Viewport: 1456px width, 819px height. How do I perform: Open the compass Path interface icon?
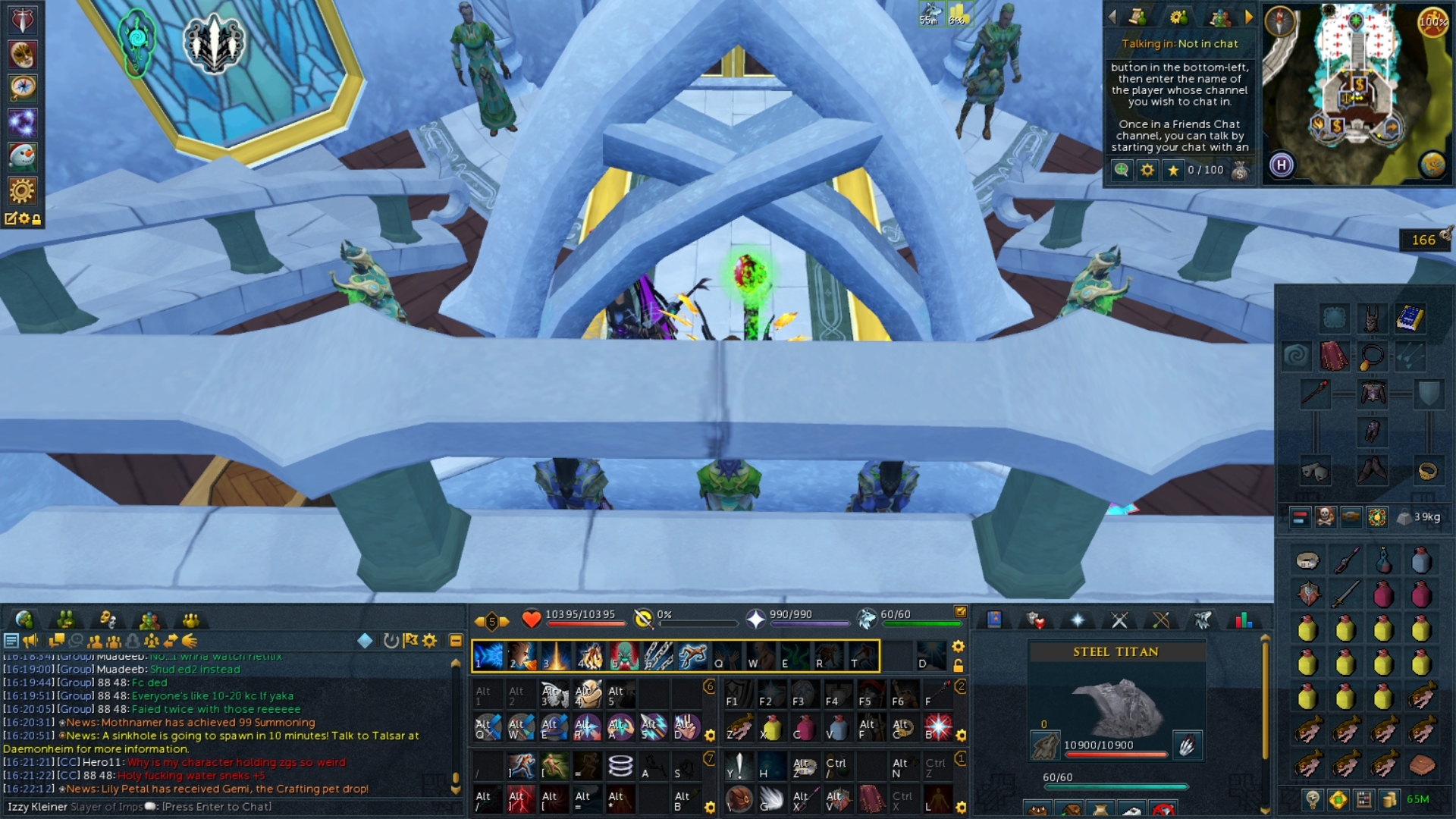click(x=22, y=87)
